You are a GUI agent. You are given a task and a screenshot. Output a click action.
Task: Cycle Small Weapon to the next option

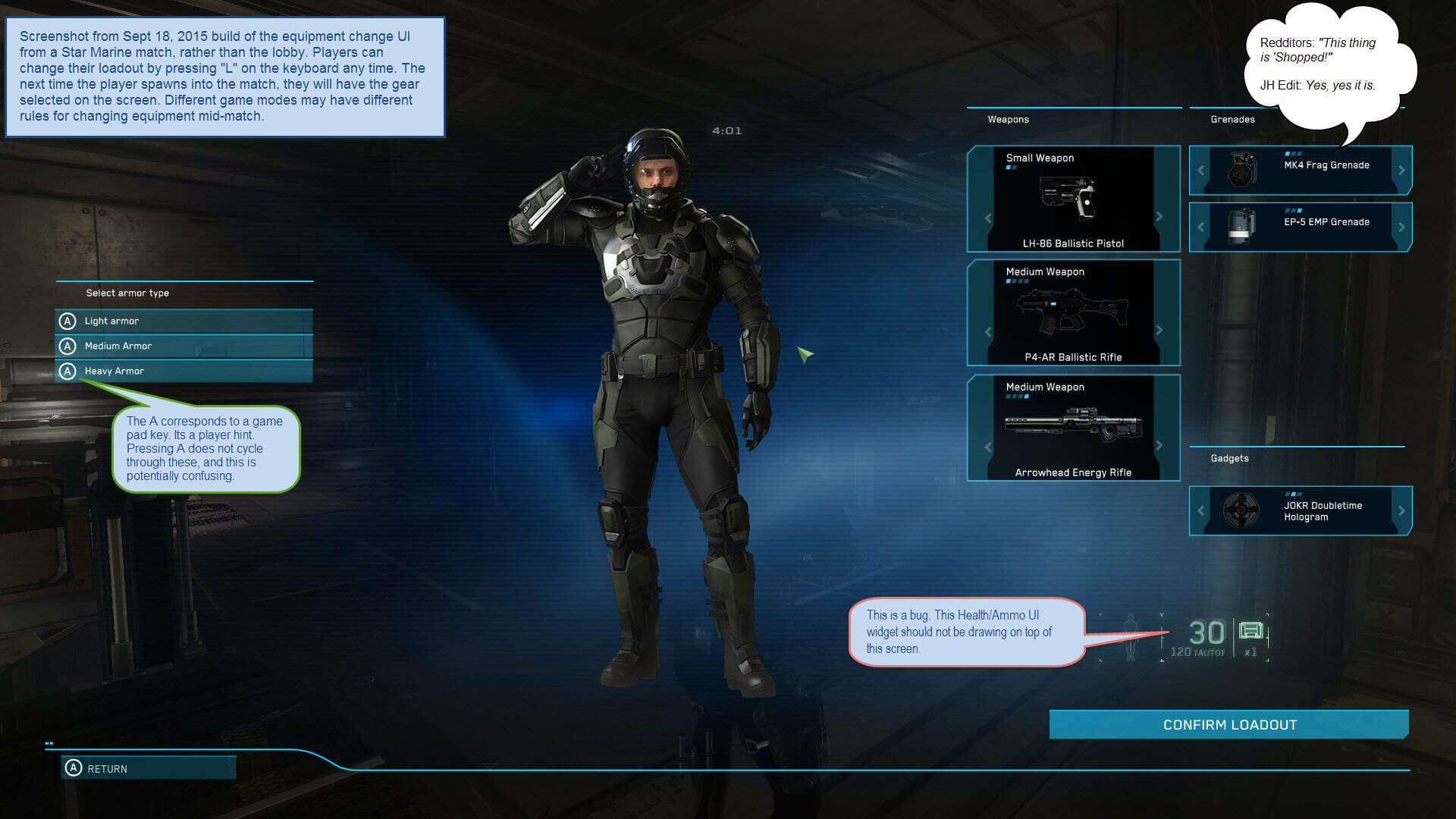click(x=1159, y=217)
